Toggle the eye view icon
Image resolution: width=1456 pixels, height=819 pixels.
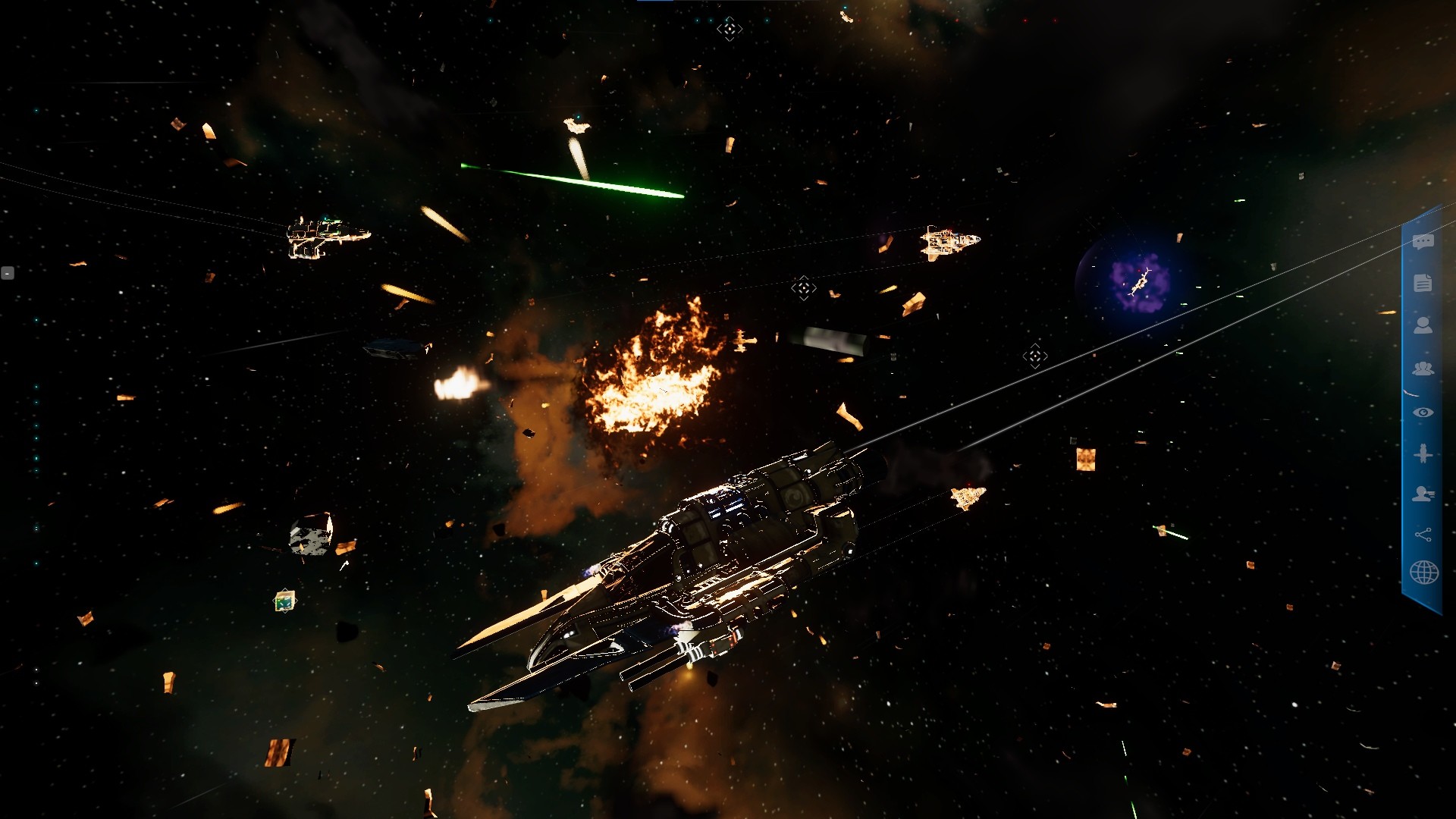pos(1423,413)
